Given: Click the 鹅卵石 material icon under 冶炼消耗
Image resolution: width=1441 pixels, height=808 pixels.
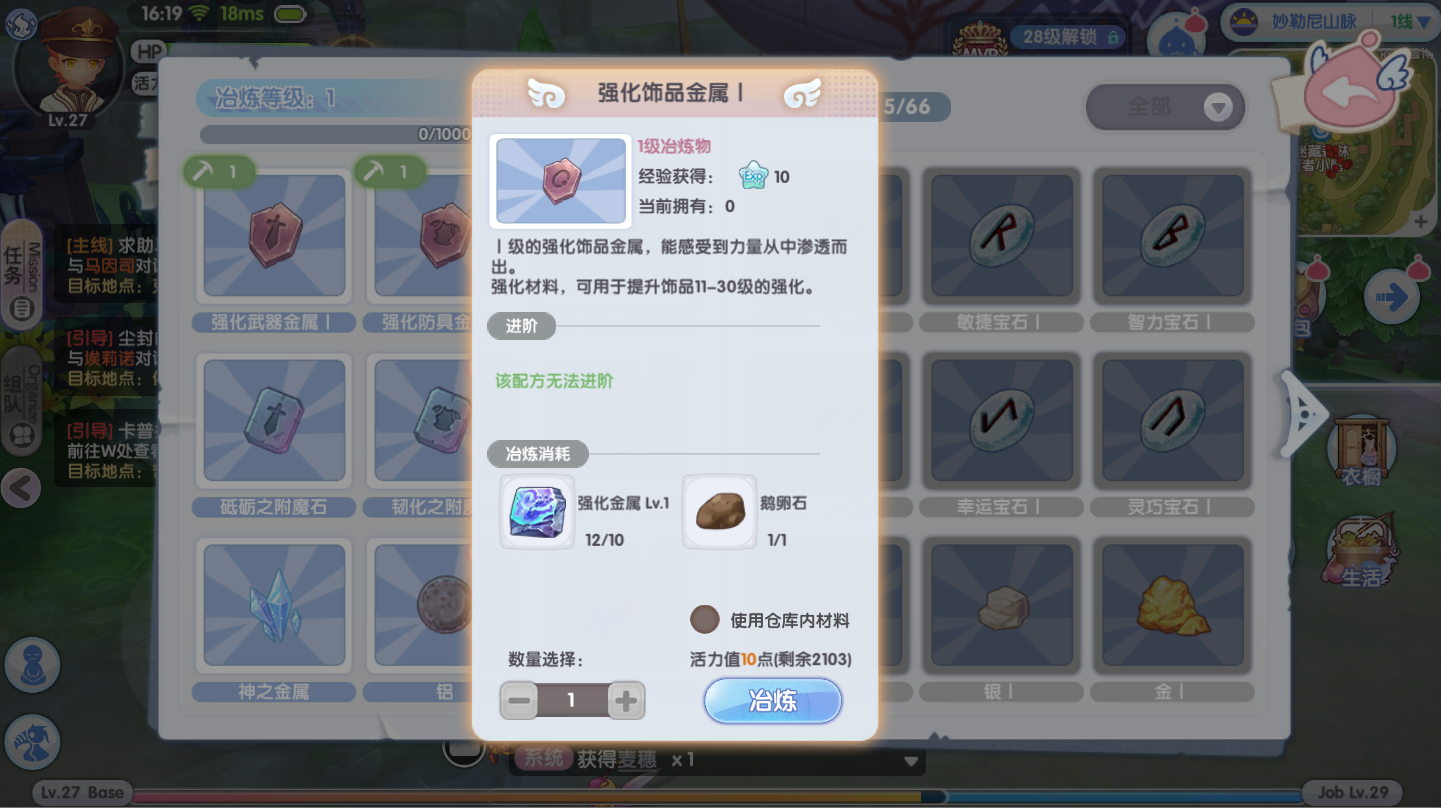Looking at the screenshot, I should click(718, 510).
